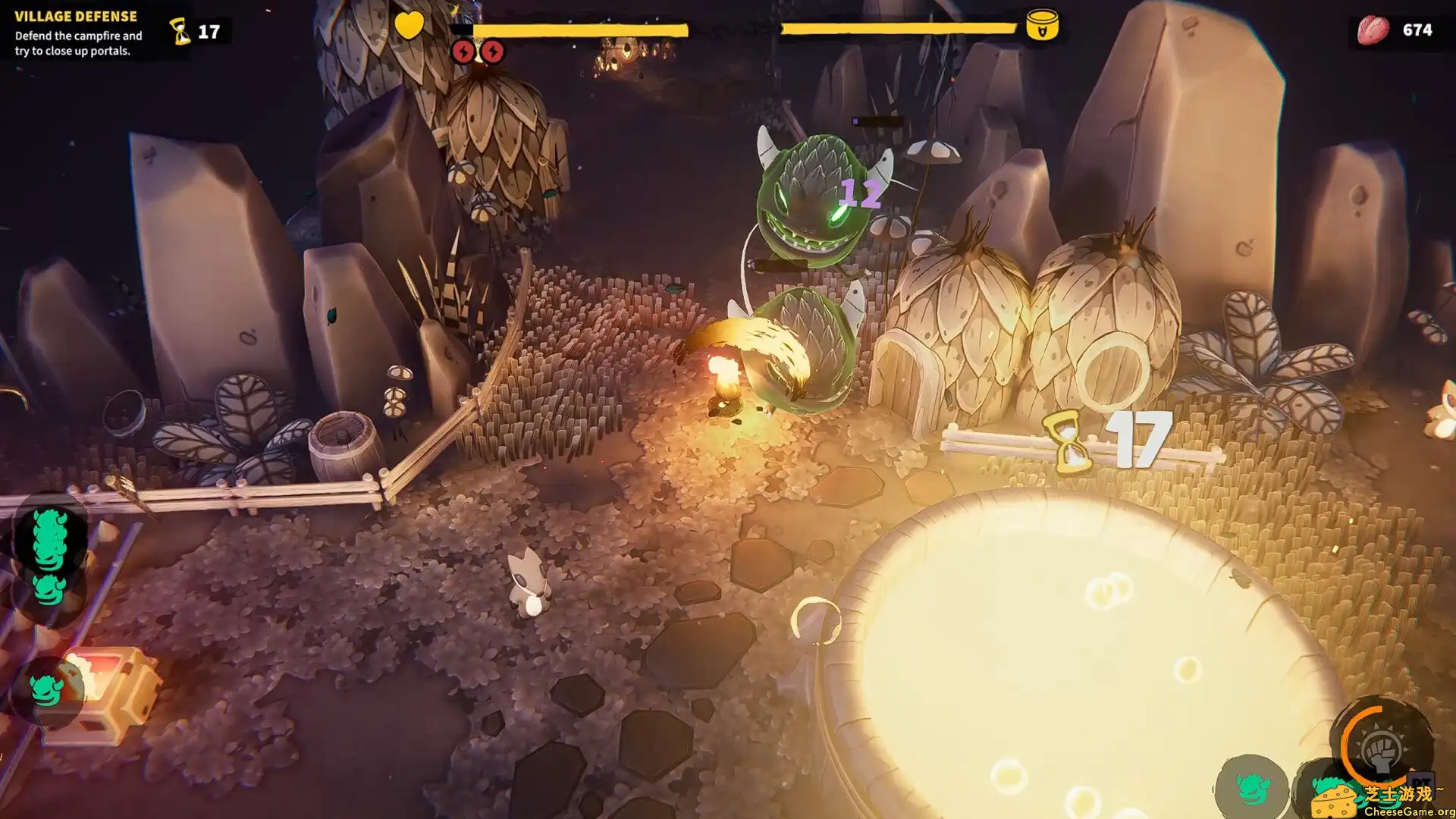Click the hourglass timer icon at top left
The width and height of the screenshot is (1456, 819).
(180, 30)
